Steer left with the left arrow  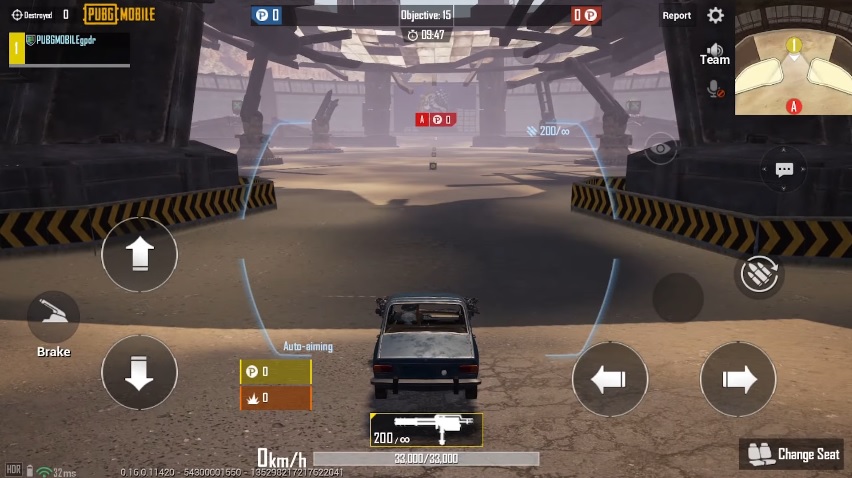pyautogui.click(x=609, y=379)
